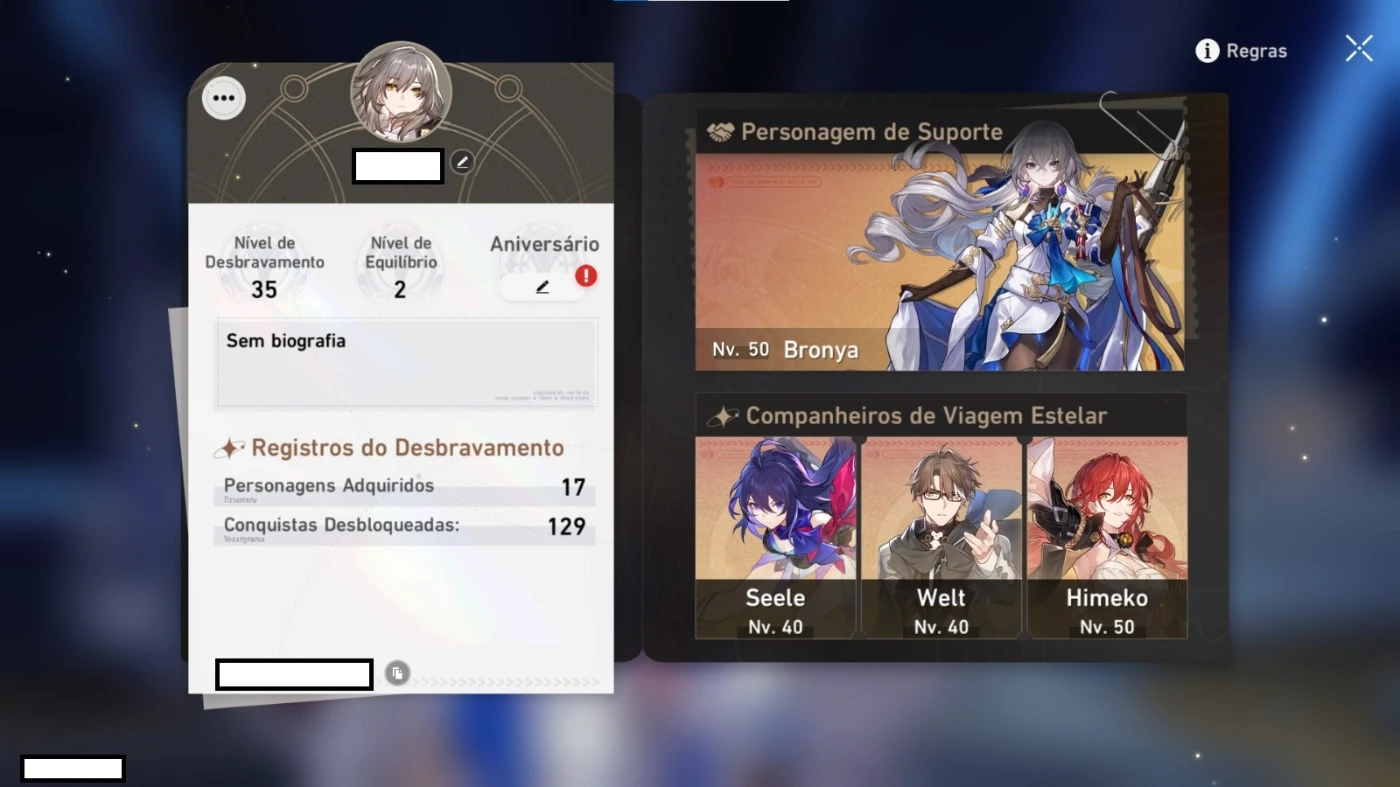Set your birthday via the Aniversário pencil
The image size is (1400, 787).
pyautogui.click(x=541, y=286)
